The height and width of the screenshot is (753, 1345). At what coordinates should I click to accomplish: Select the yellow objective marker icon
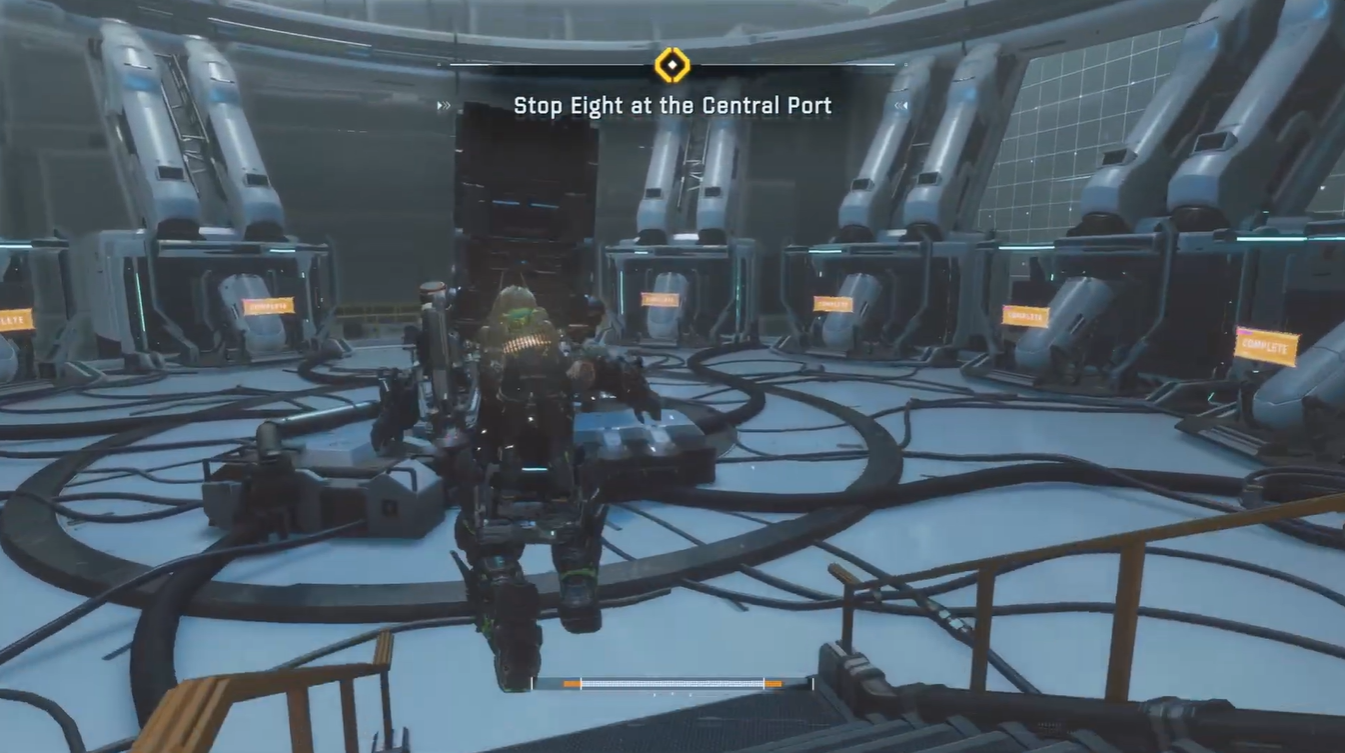672,66
